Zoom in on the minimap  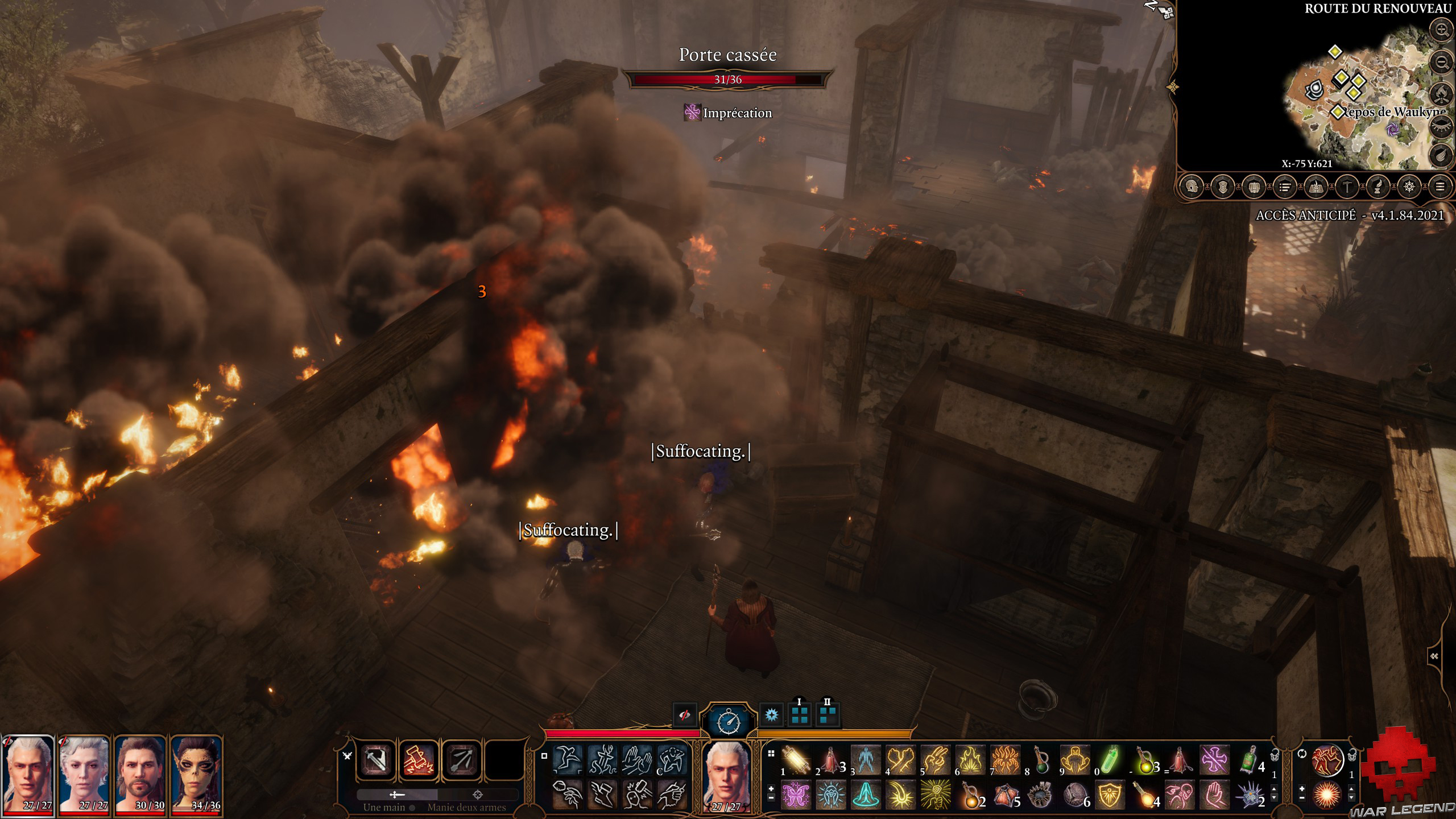[1442, 30]
